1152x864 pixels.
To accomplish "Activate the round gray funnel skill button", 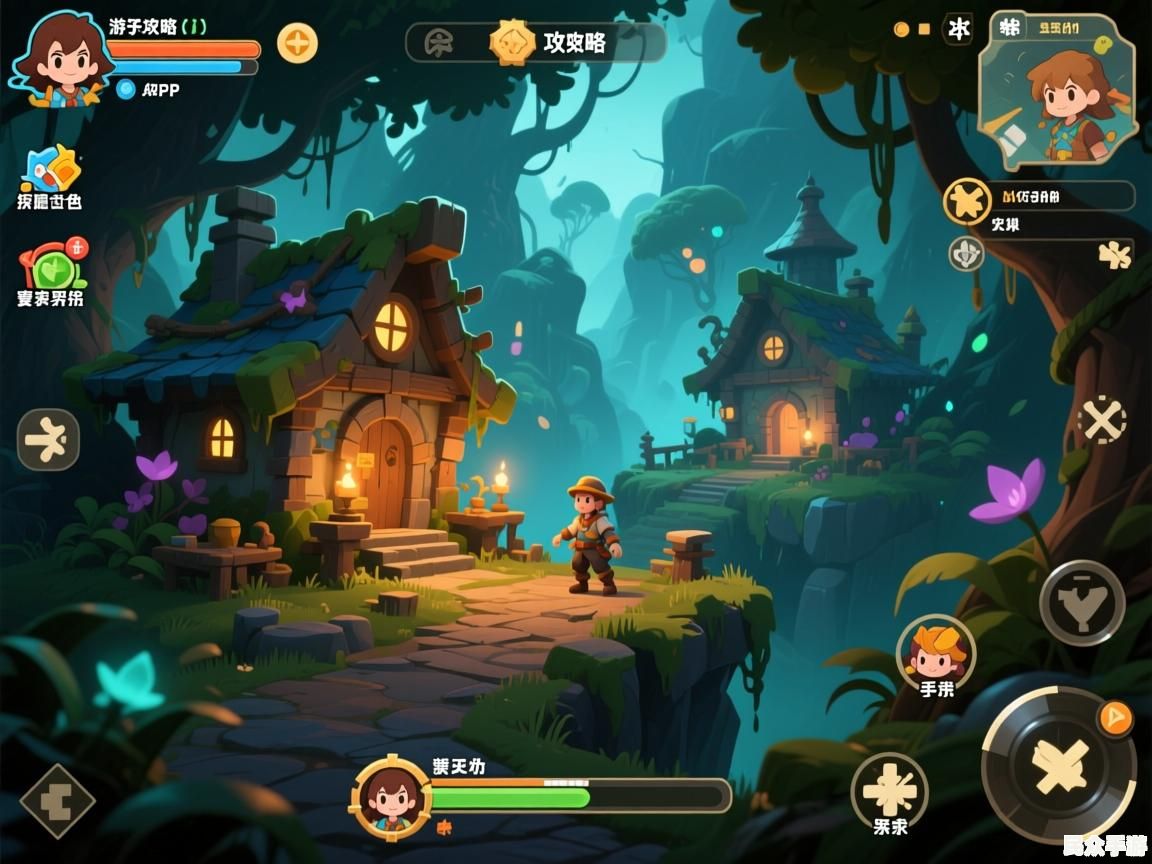I will pos(1082,602).
